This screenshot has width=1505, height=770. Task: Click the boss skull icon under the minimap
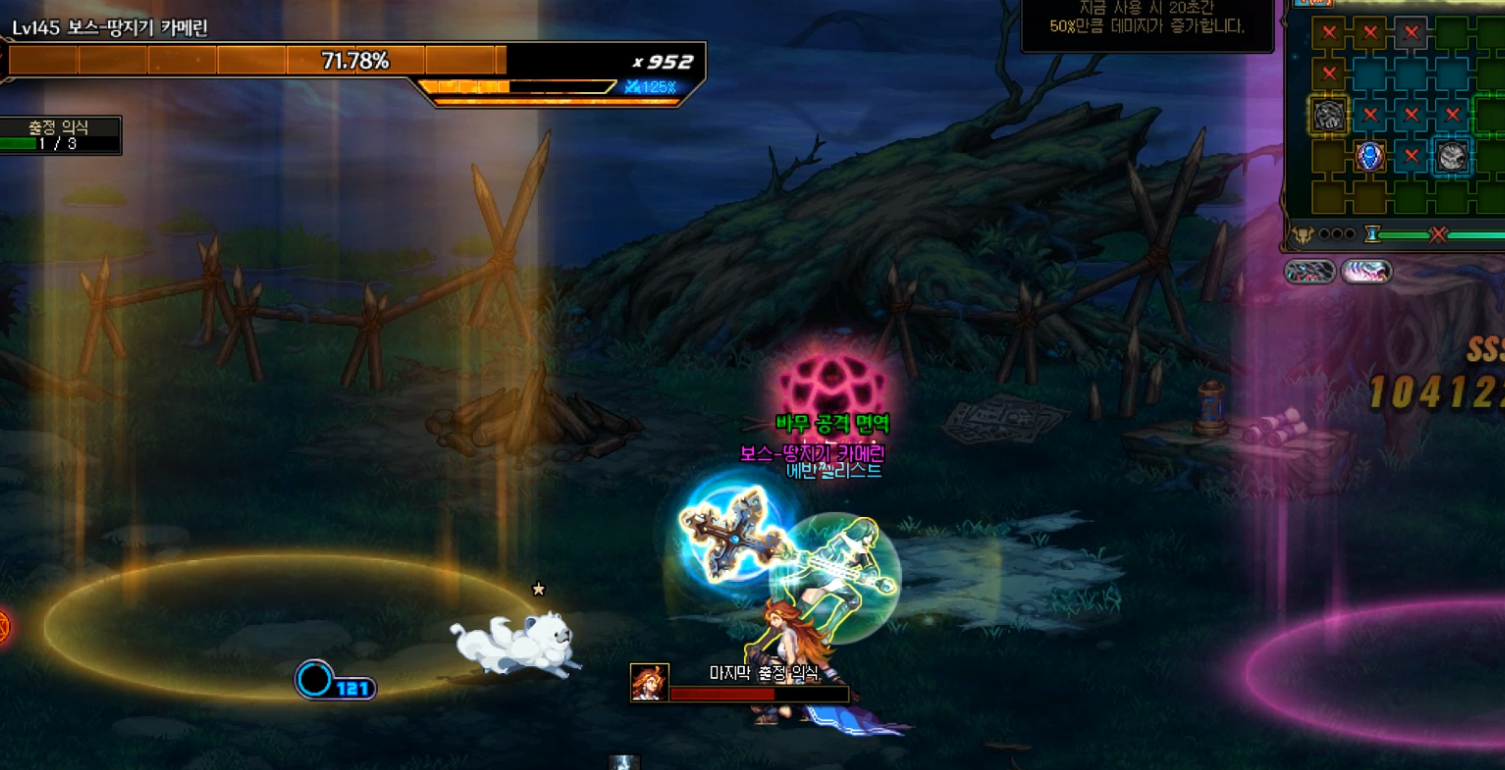pyautogui.click(x=1302, y=235)
